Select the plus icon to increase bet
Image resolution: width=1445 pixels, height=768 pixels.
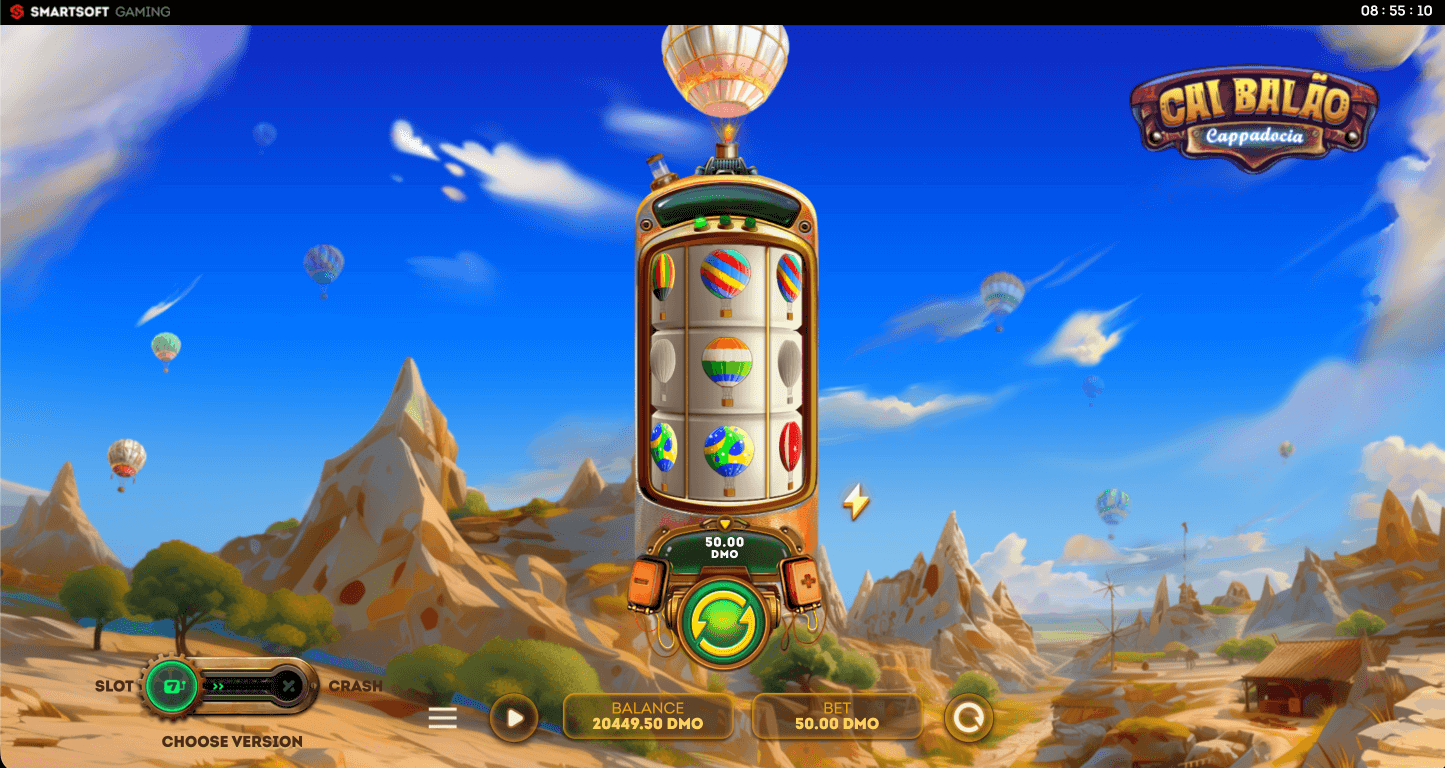pyautogui.click(x=806, y=582)
